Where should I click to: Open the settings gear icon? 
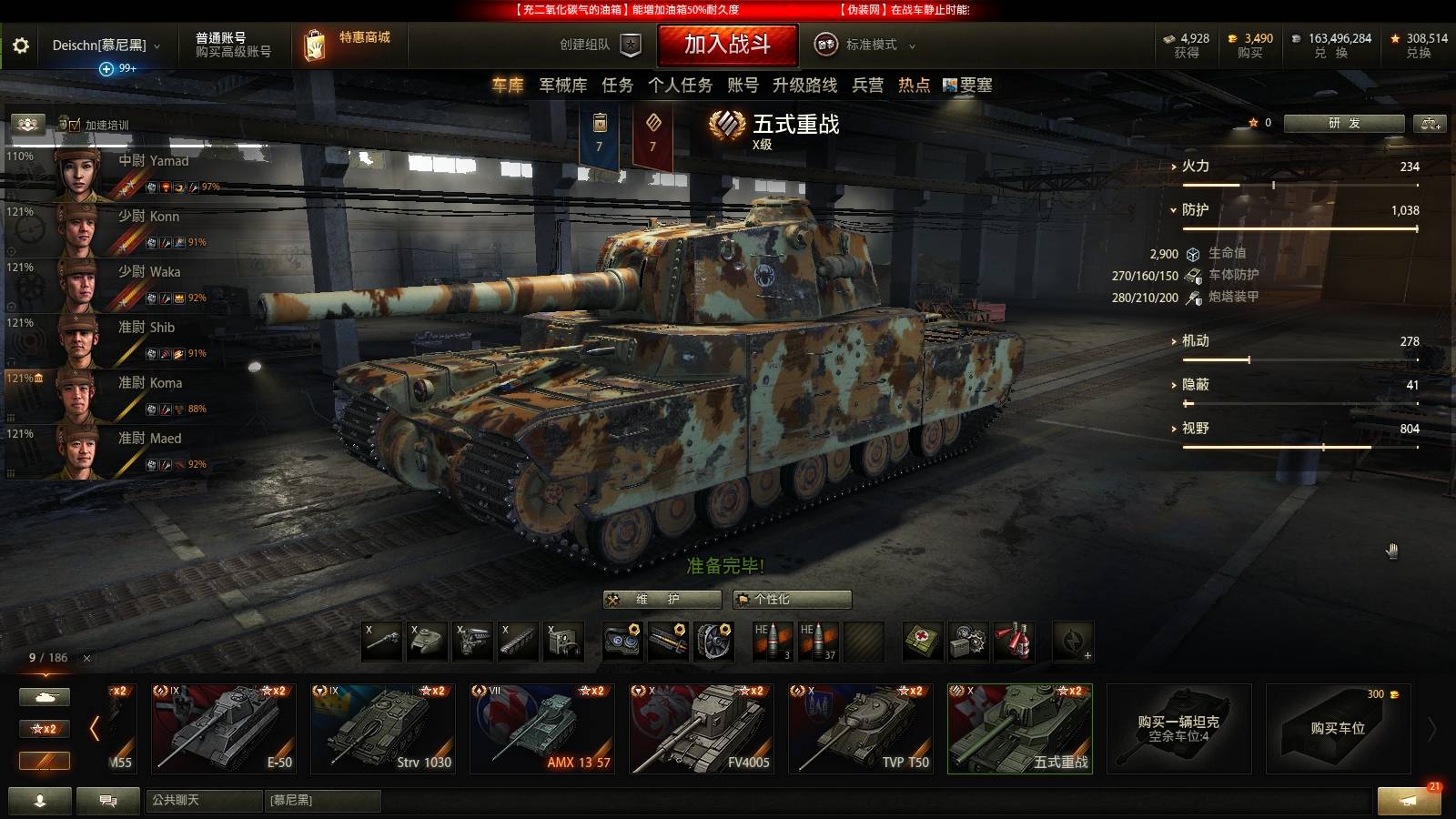click(22, 44)
